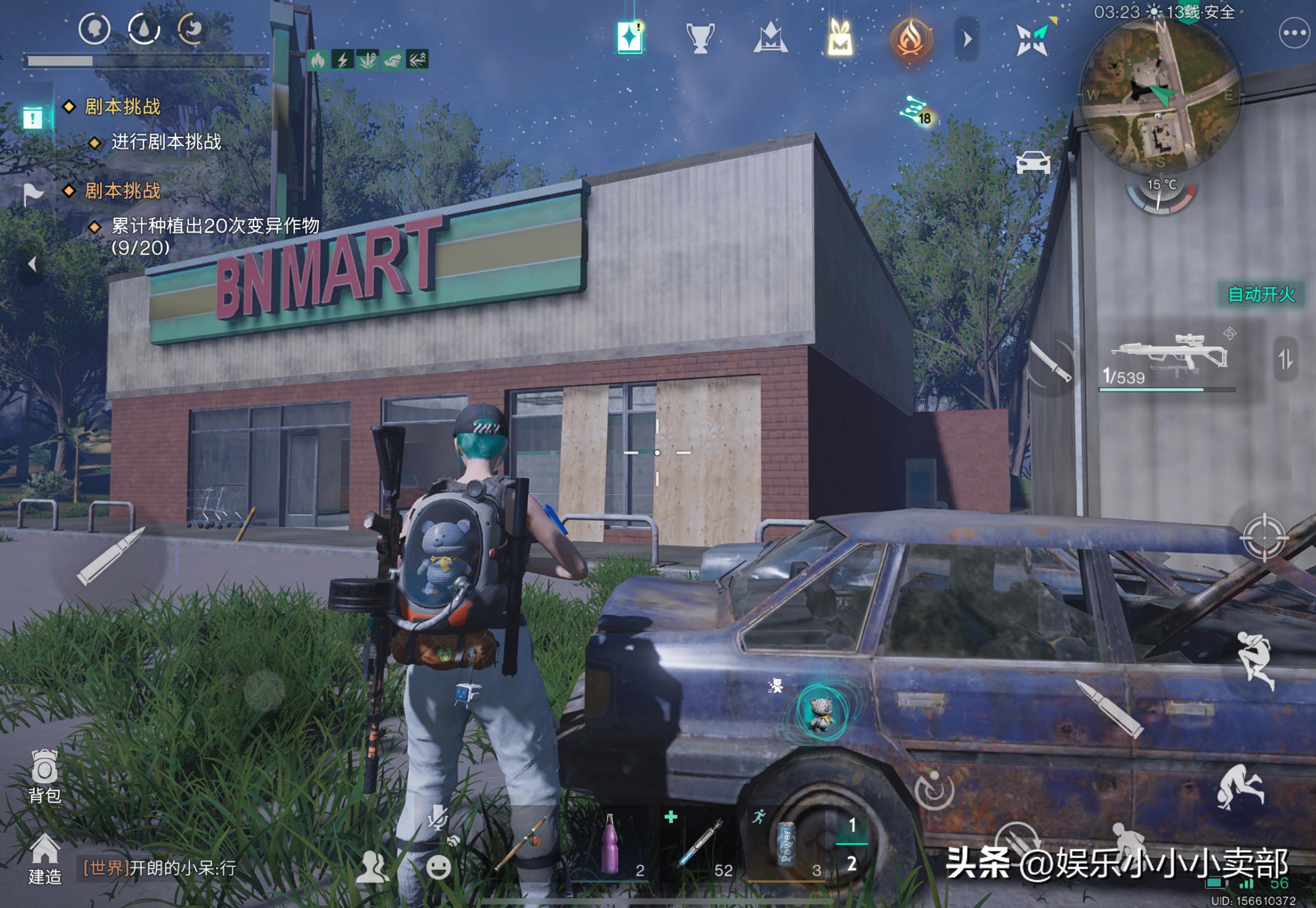The image size is (1316, 908).
Task: Open the three-dots more menu
Action: click(1294, 34)
